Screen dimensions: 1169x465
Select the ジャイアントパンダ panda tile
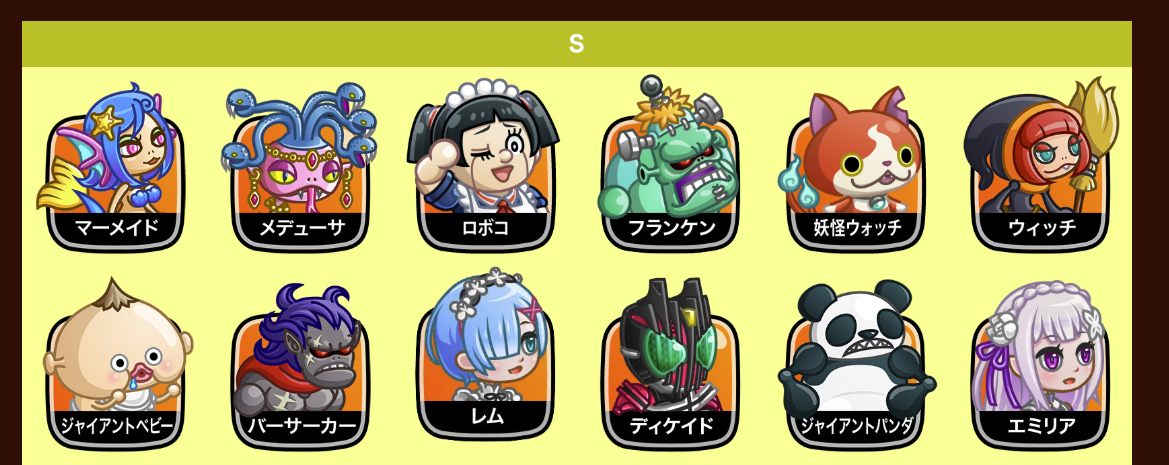point(855,372)
